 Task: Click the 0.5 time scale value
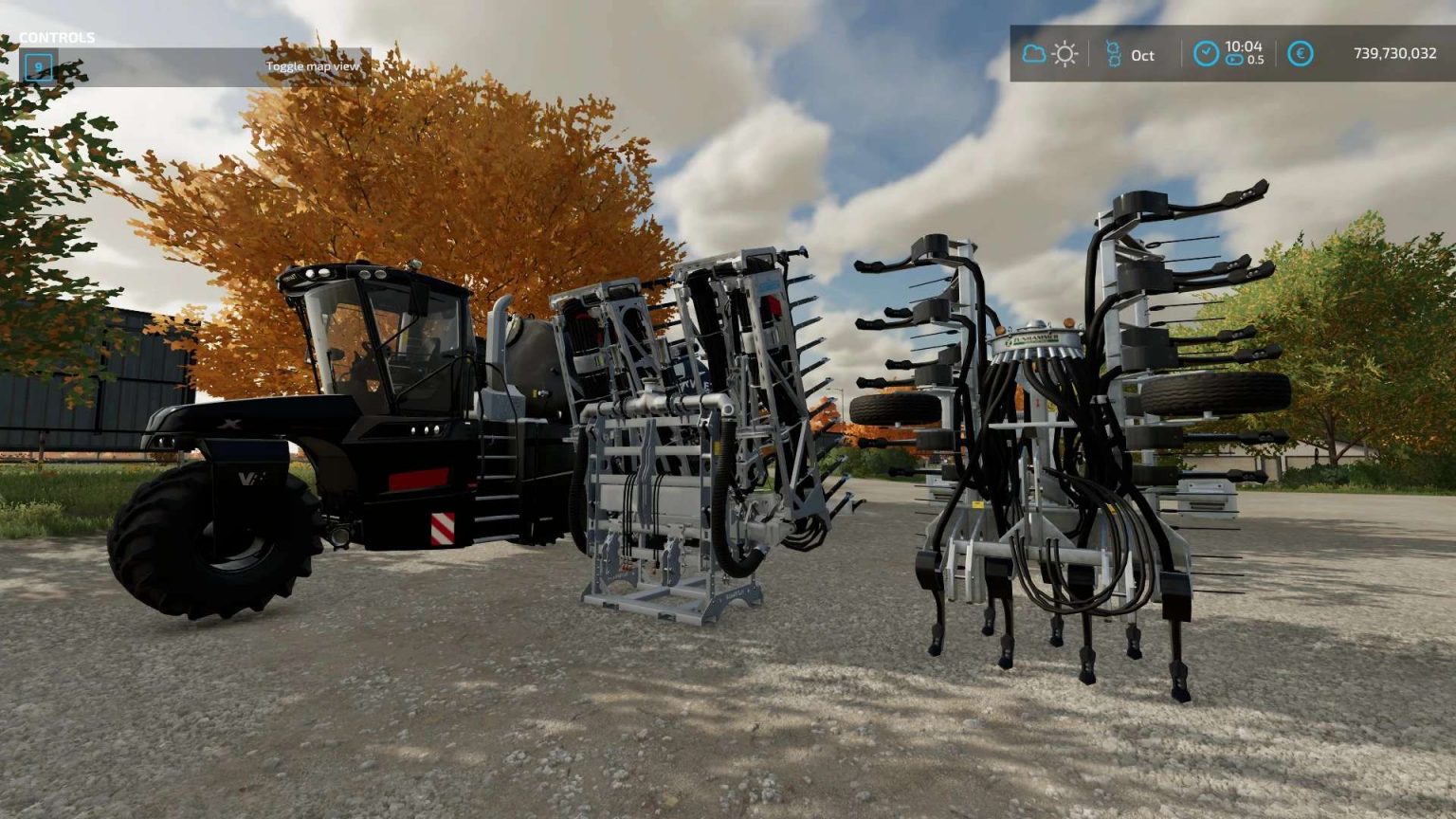coord(1254,60)
